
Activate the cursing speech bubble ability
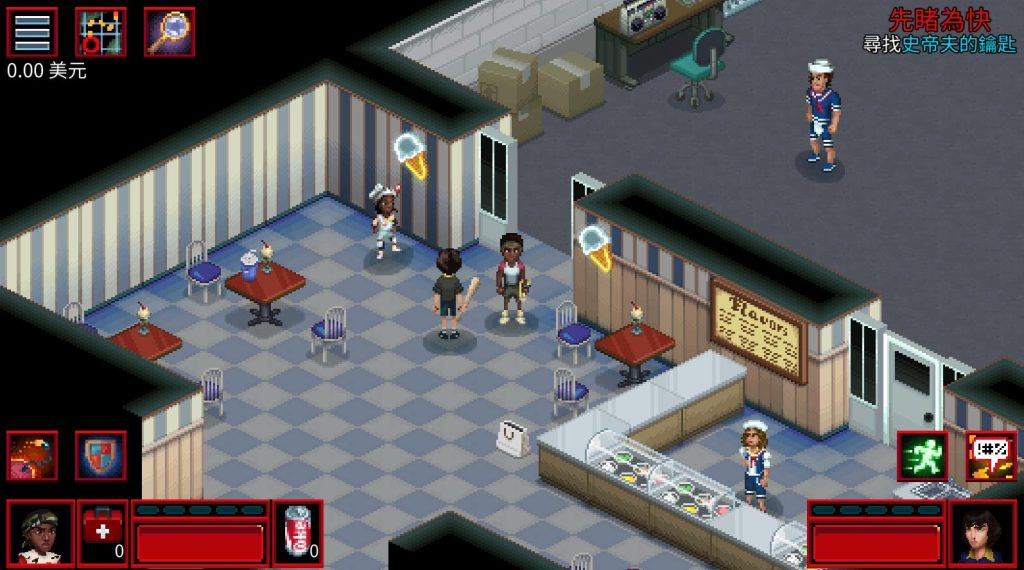(991, 456)
